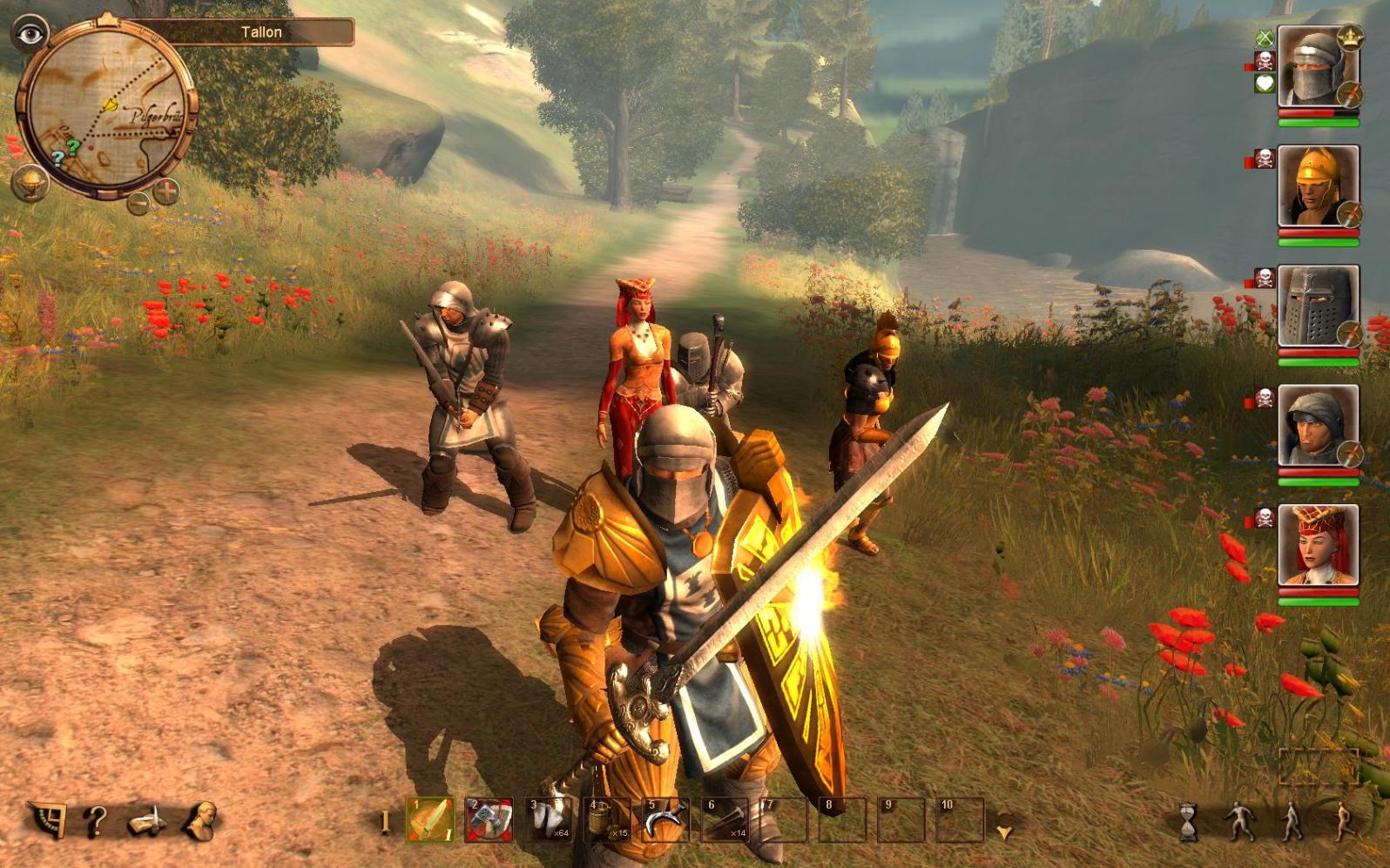
Task: Select the great-helm knight portrait
Action: (1317, 307)
